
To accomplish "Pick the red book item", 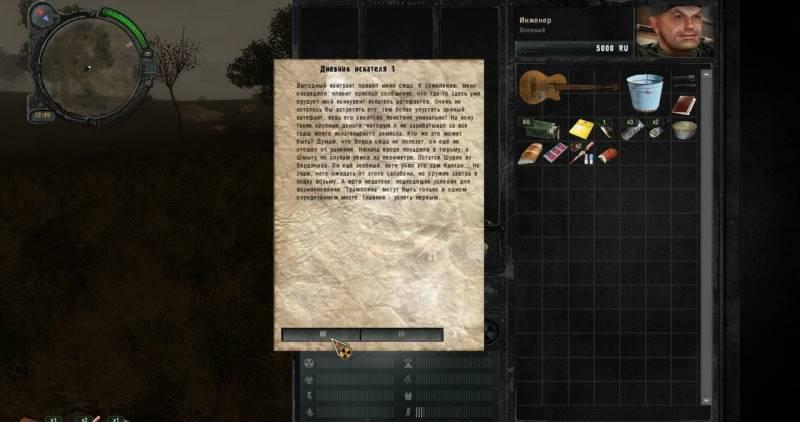I will (x=684, y=104).
